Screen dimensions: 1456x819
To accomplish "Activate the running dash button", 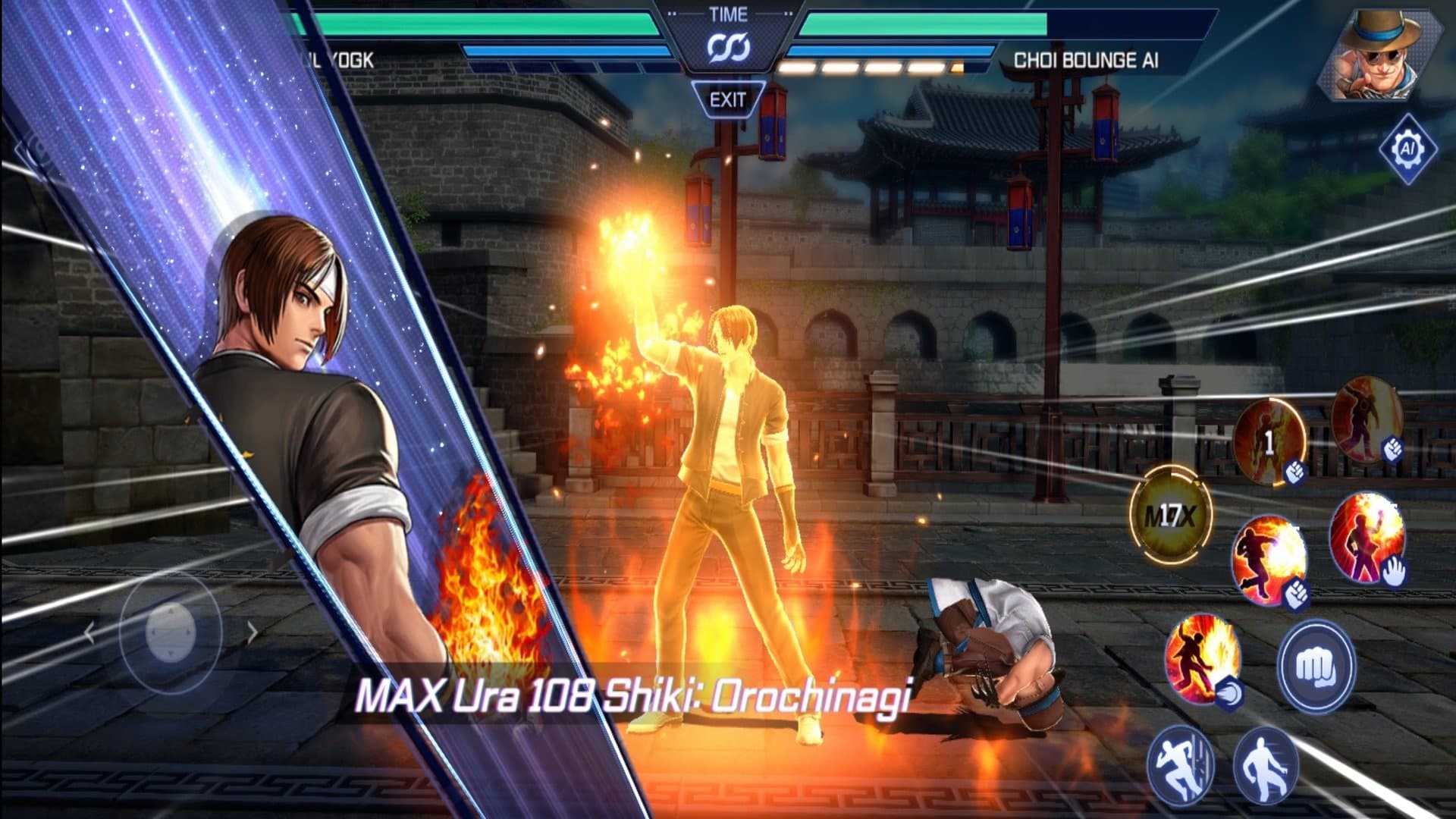I will [1180, 764].
